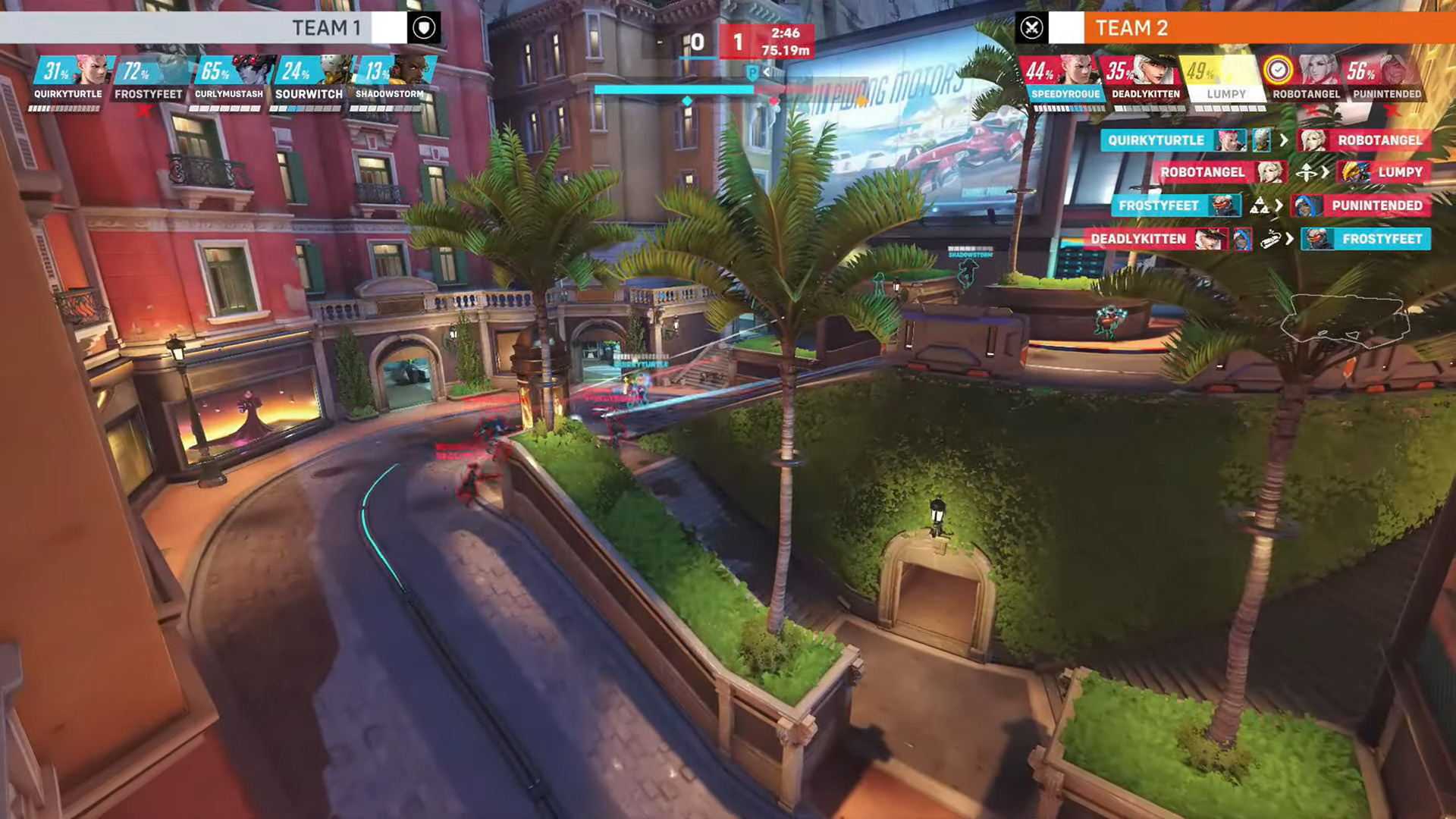The width and height of the screenshot is (1456, 819).
Task: Click the cyan payload progress bar
Action: [675, 89]
